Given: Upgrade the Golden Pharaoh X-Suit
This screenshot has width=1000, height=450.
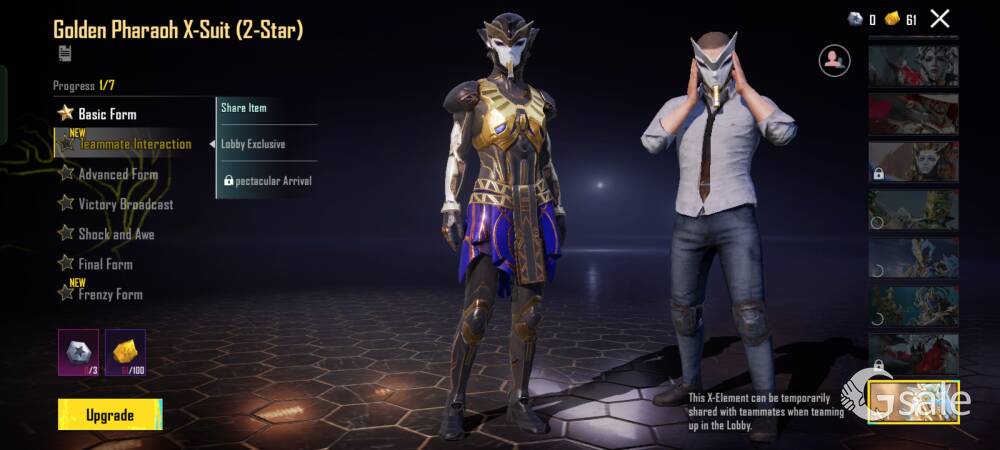Looking at the screenshot, I should pos(110,414).
